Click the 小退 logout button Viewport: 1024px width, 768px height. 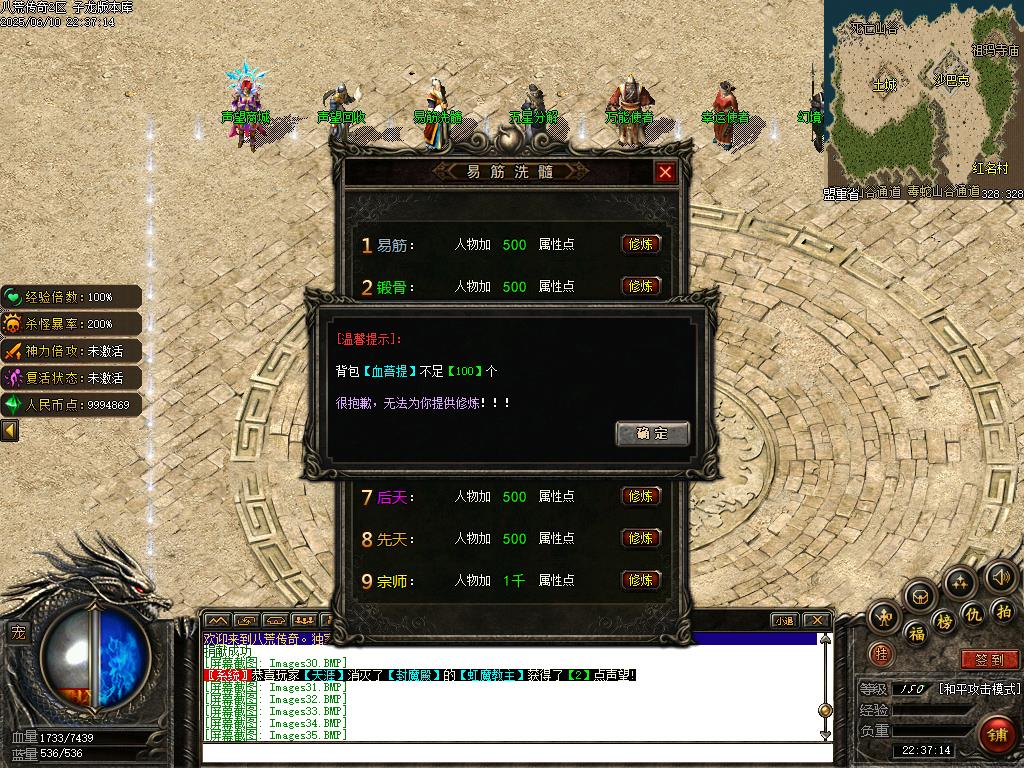tap(783, 620)
